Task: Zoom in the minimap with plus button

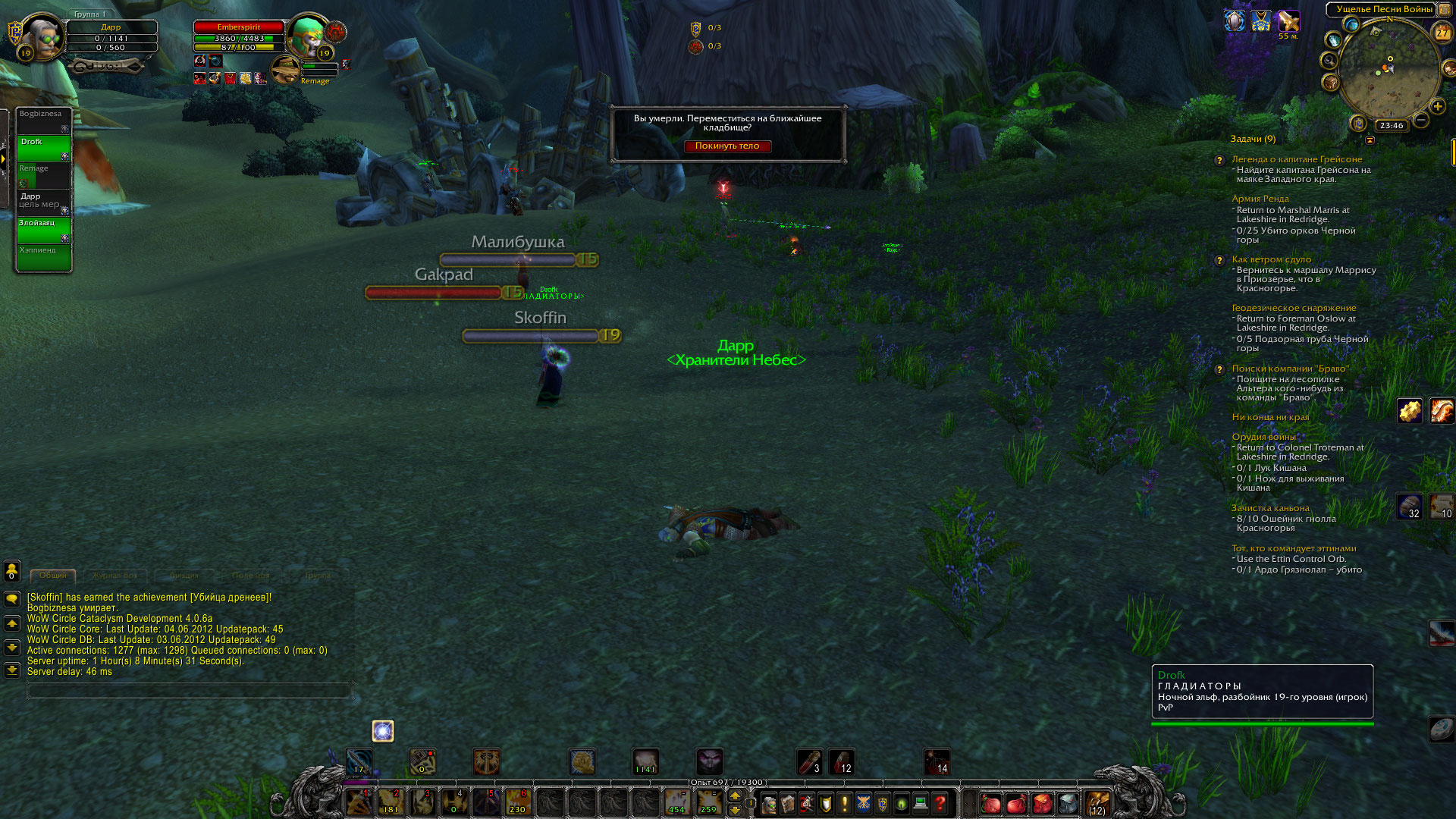Action: coord(1437,107)
